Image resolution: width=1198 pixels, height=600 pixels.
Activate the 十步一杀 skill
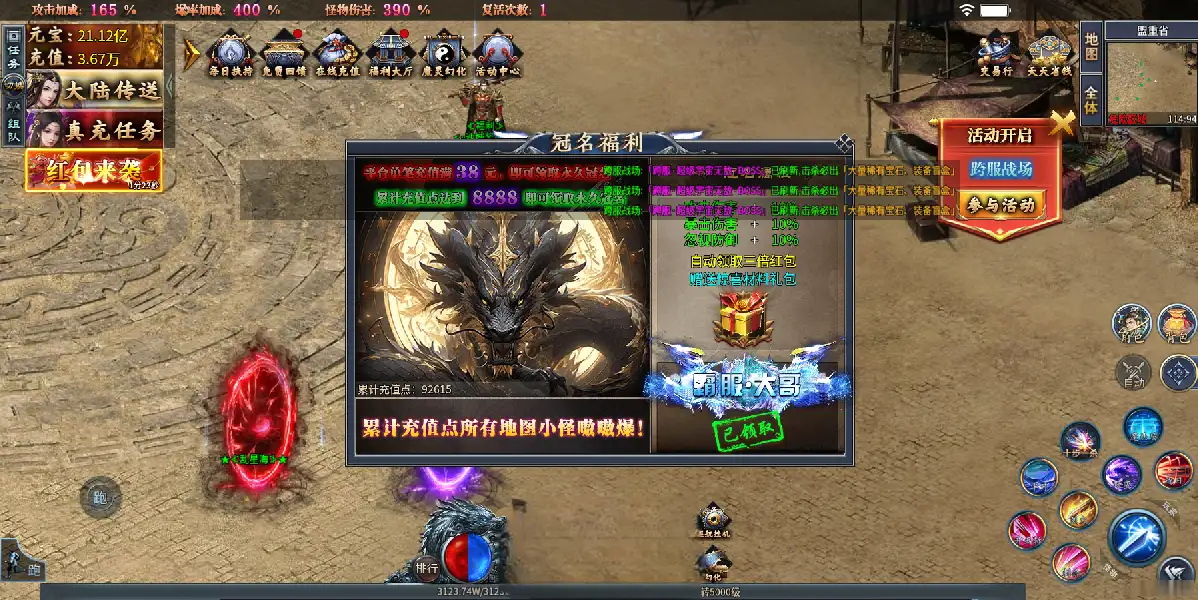[1079, 440]
